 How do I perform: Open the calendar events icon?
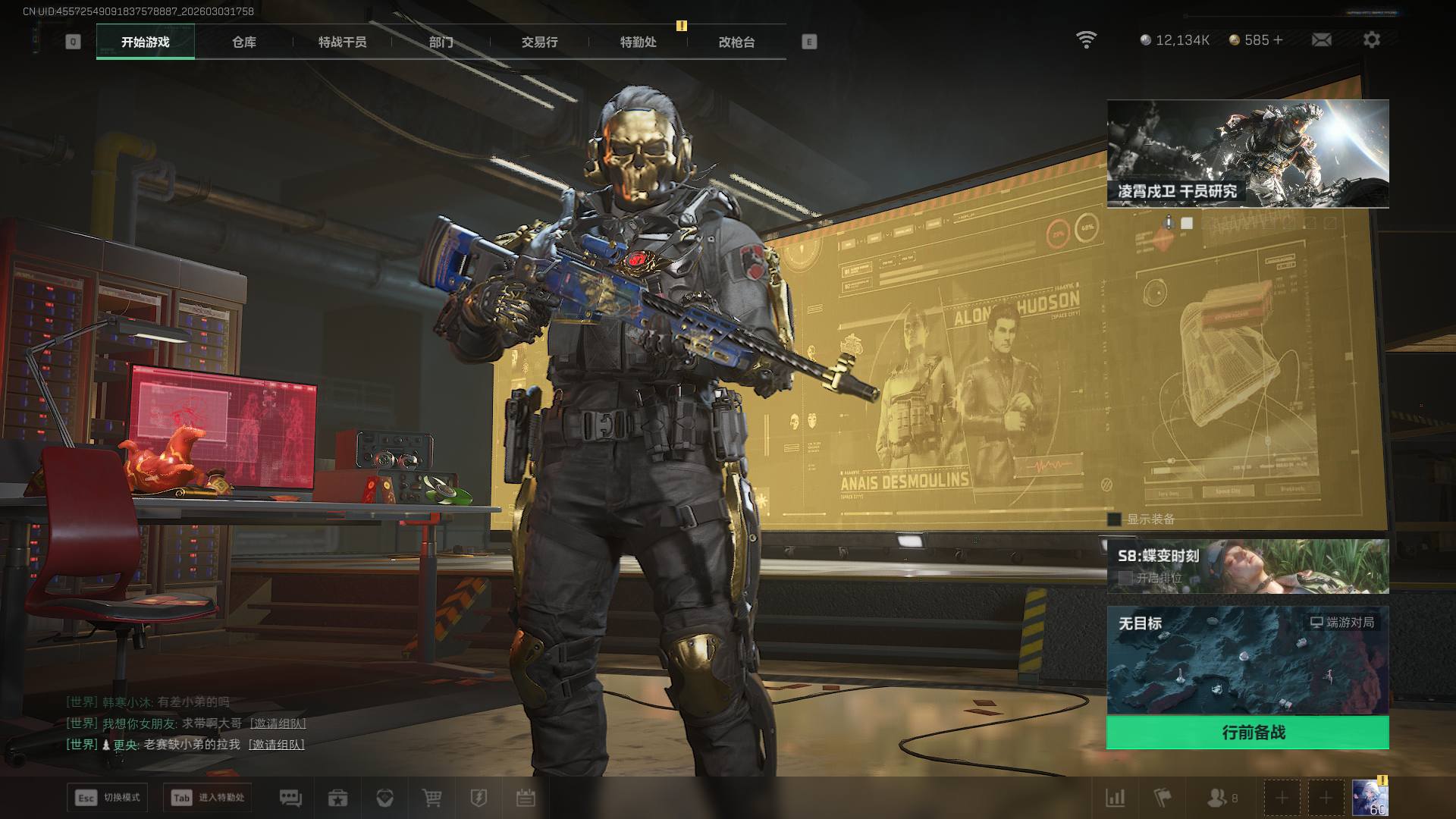pos(526,798)
